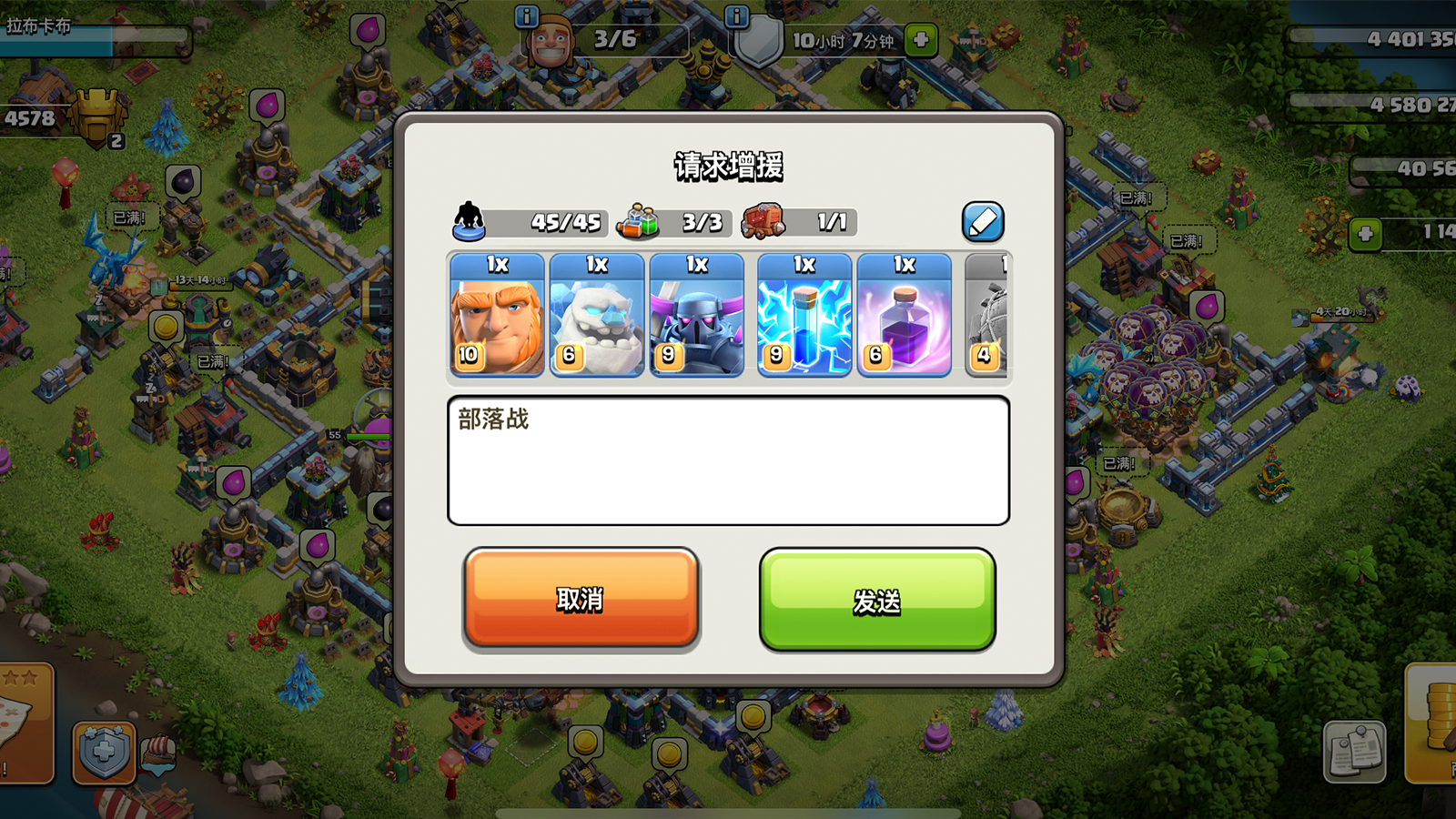Select the Ice Golem troop card
The height and width of the screenshot is (819, 1456).
click(x=597, y=317)
